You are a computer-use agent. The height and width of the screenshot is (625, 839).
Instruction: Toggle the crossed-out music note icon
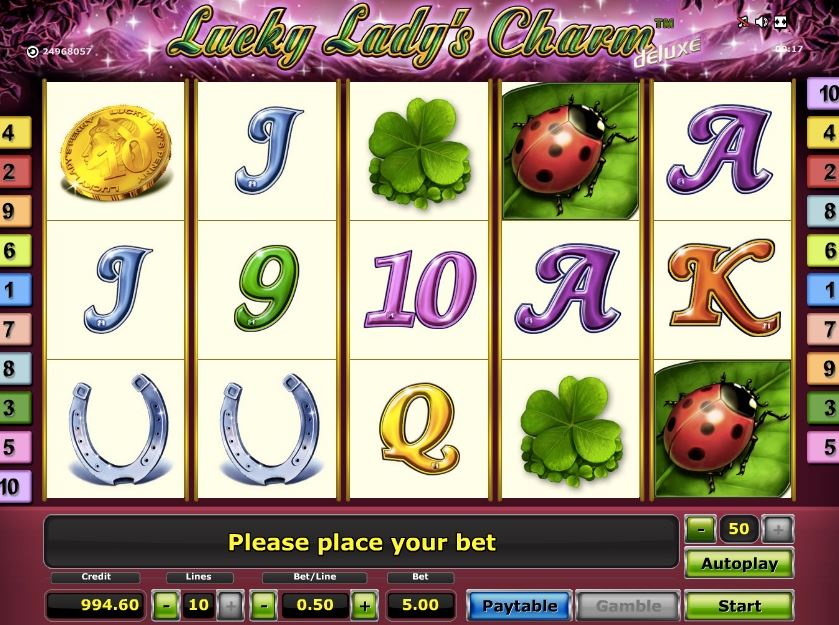(x=743, y=21)
